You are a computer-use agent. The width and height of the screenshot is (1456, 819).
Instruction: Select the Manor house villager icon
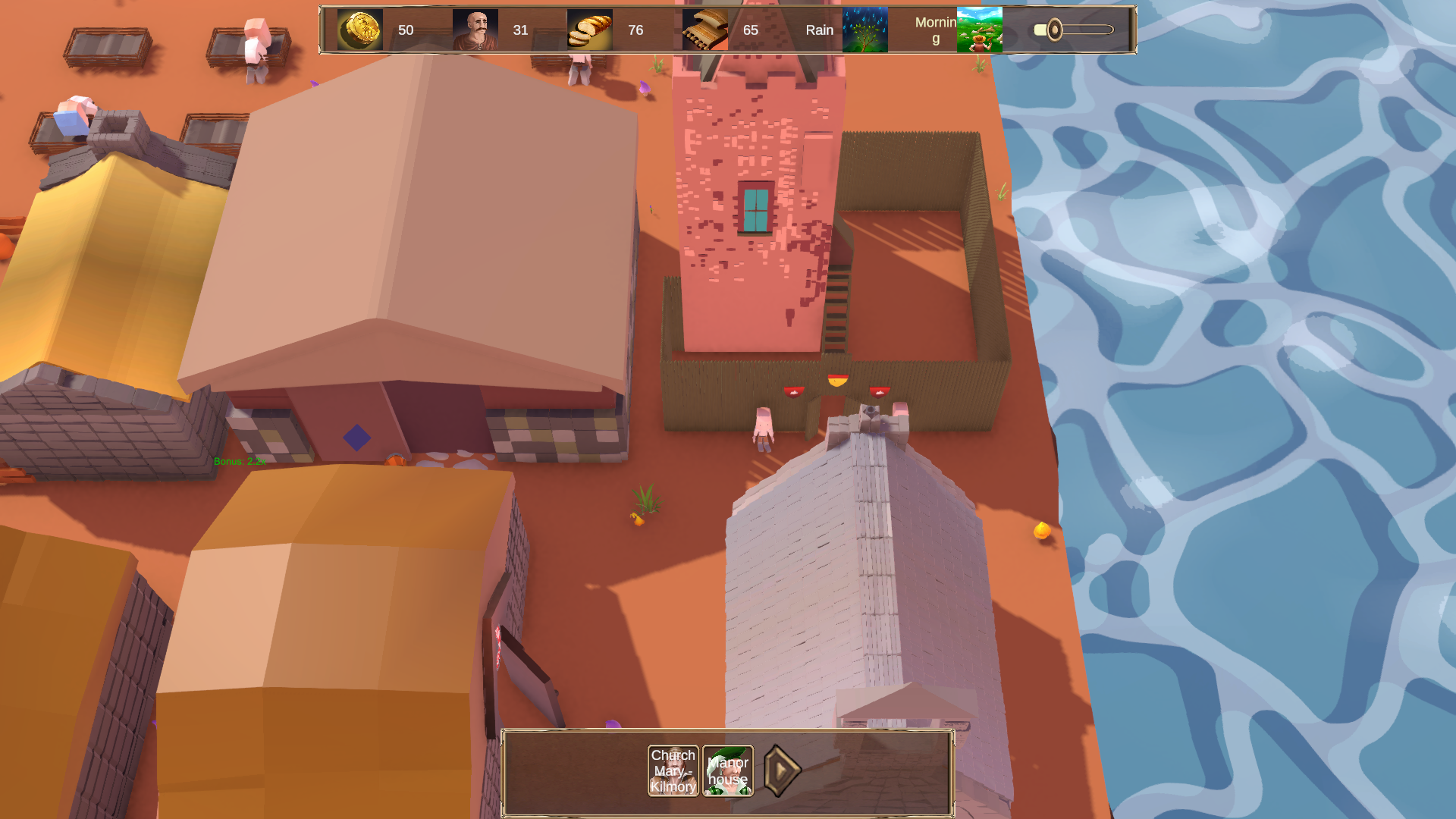click(726, 770)
